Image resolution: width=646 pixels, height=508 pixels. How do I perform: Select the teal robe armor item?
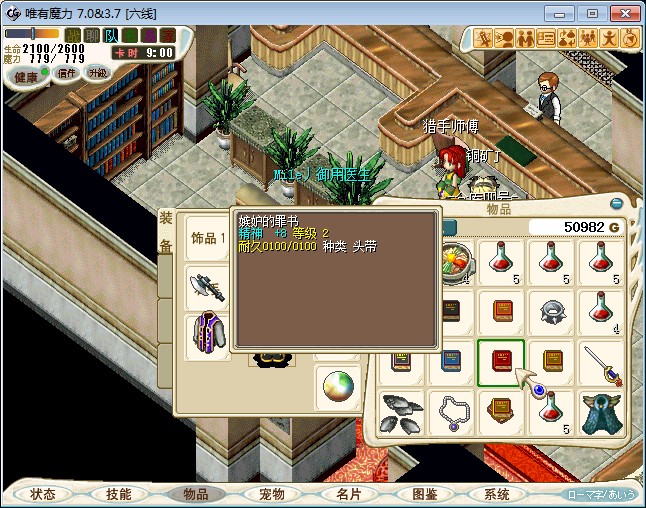click(600, 412)
